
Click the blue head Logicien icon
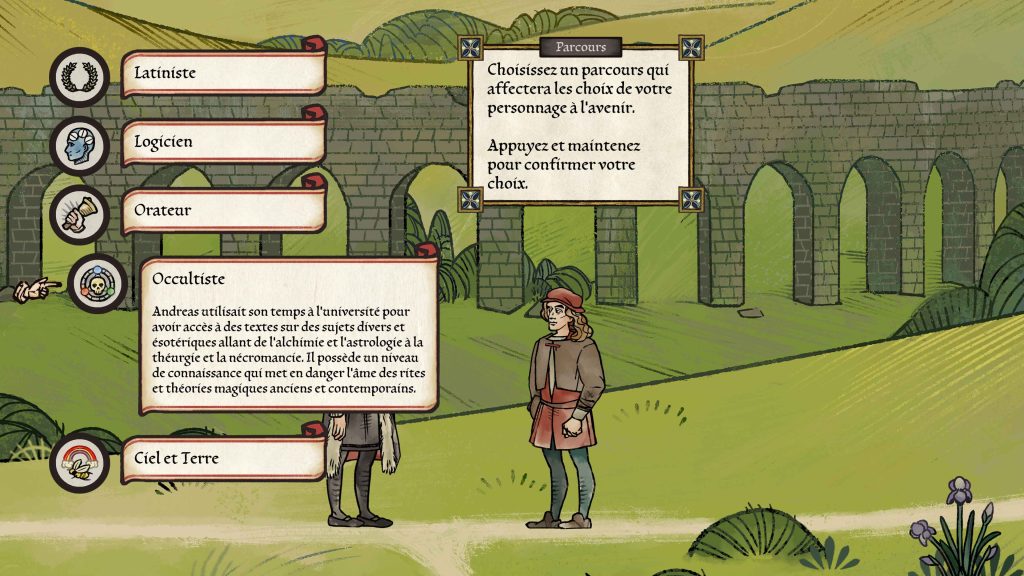(80, 146)
